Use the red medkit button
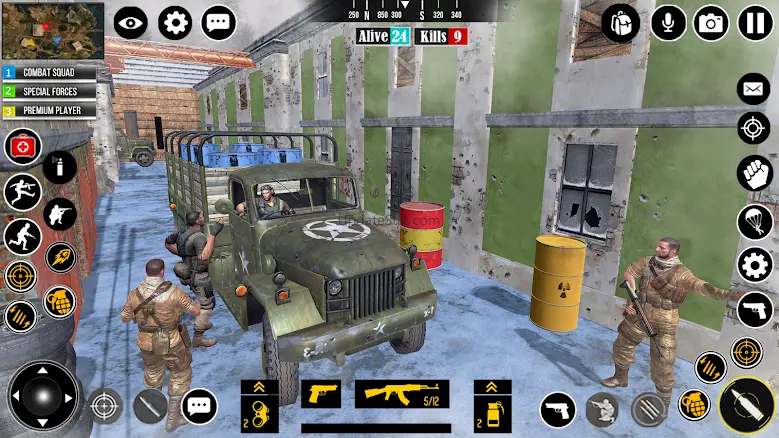This screenshot has height=438, width=779. pos(22,147)
